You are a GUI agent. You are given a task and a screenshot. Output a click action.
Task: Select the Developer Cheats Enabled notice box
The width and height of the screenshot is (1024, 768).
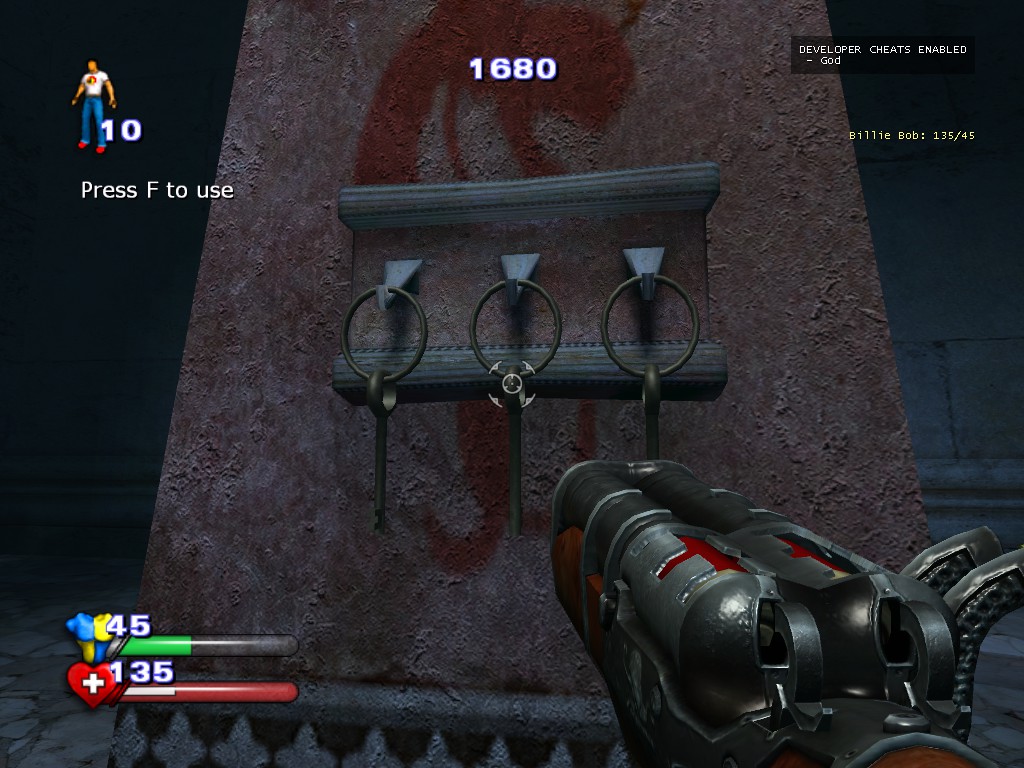tap(882, 55)
